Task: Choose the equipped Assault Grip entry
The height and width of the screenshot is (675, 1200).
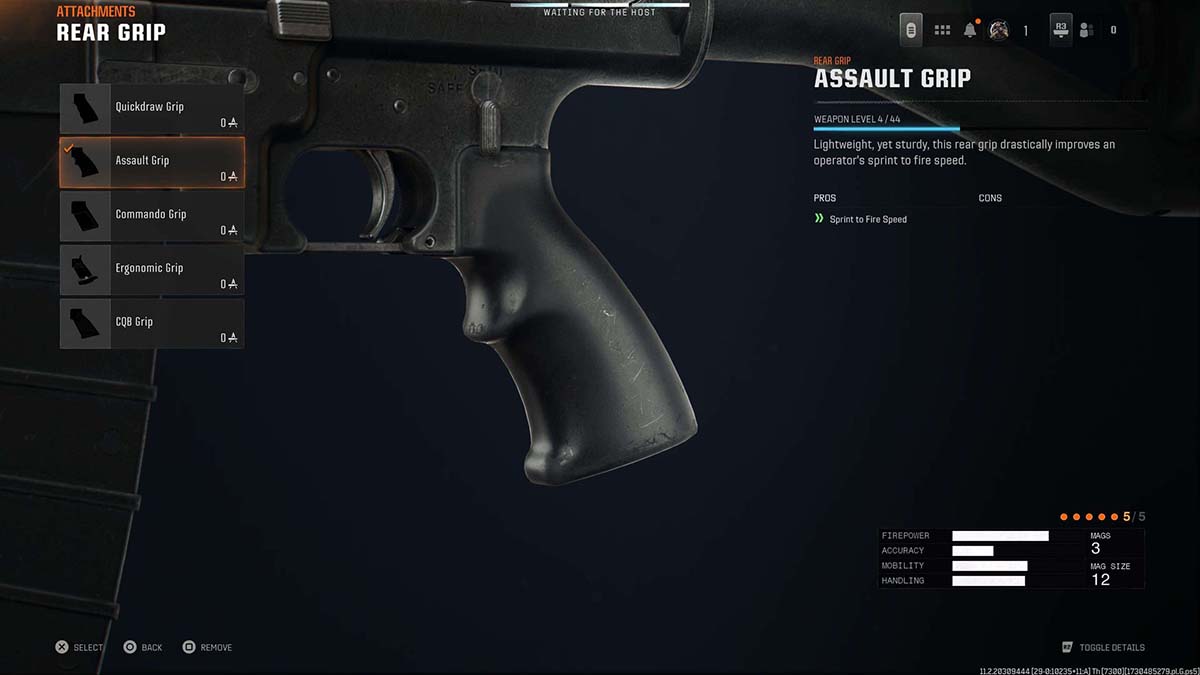Action: [x=151, y=162]
